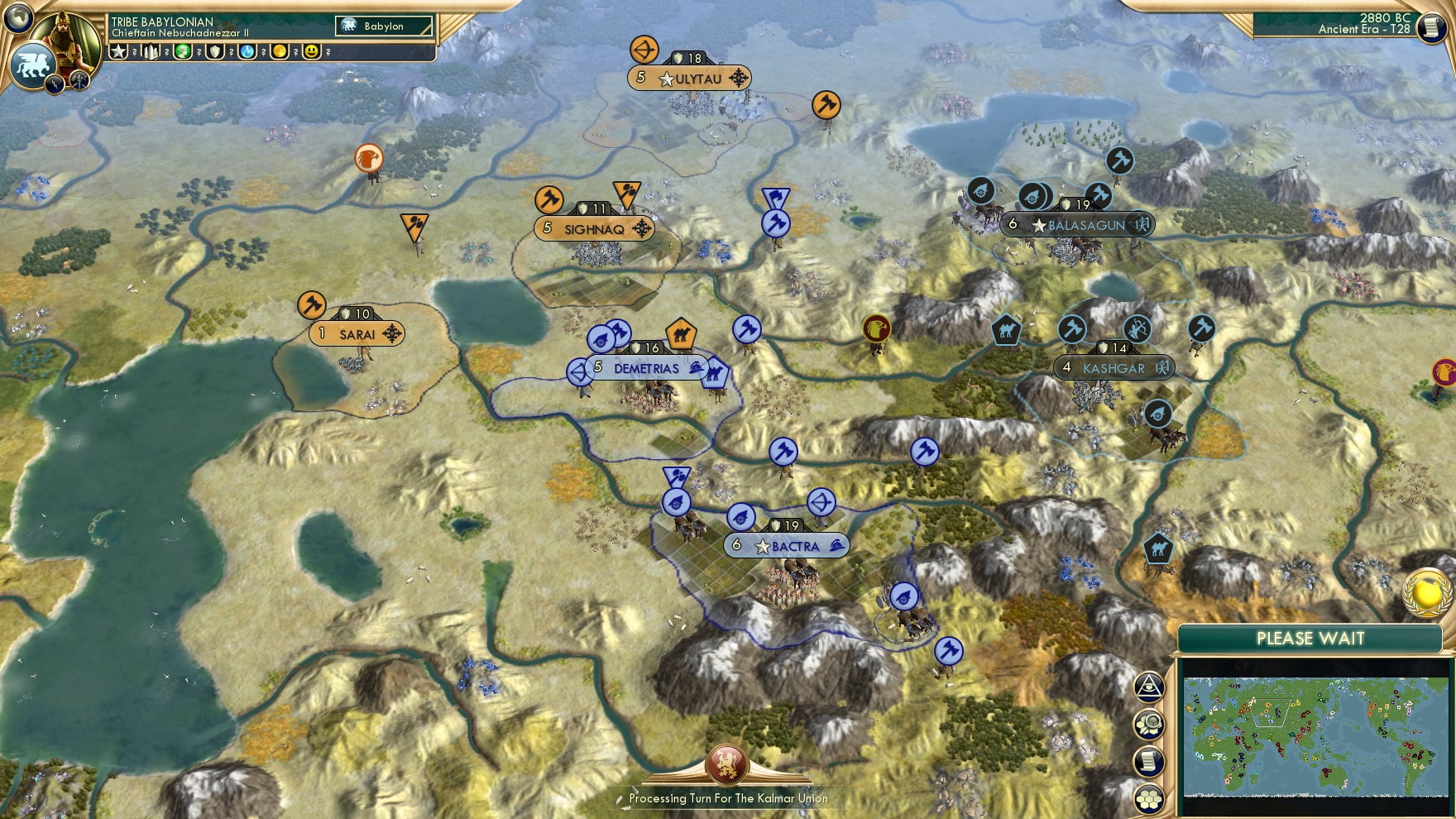Select the Babylon civilization dropdown
Image resolution: width=1456 pixels, height=819 pixels.
click(x=385, y=26)
